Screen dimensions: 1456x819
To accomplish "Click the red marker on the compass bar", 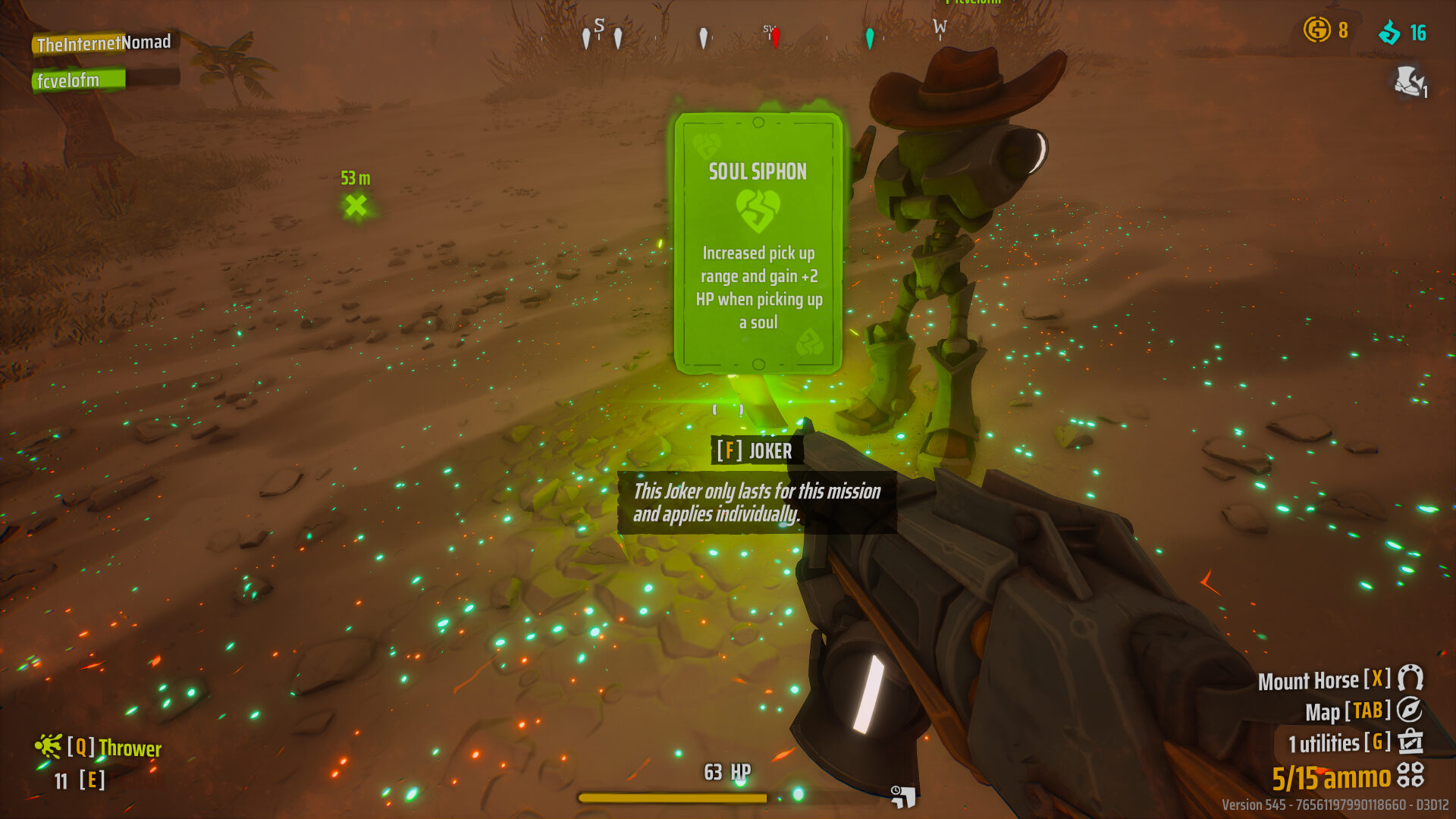I will pos(776,37).
